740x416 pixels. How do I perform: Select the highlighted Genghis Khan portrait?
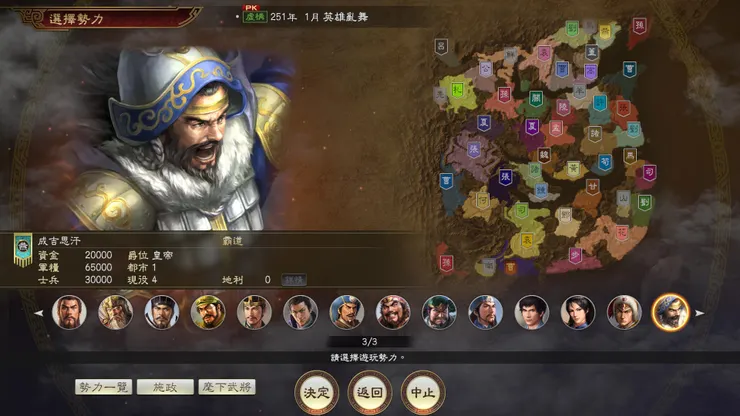[670, 312]
